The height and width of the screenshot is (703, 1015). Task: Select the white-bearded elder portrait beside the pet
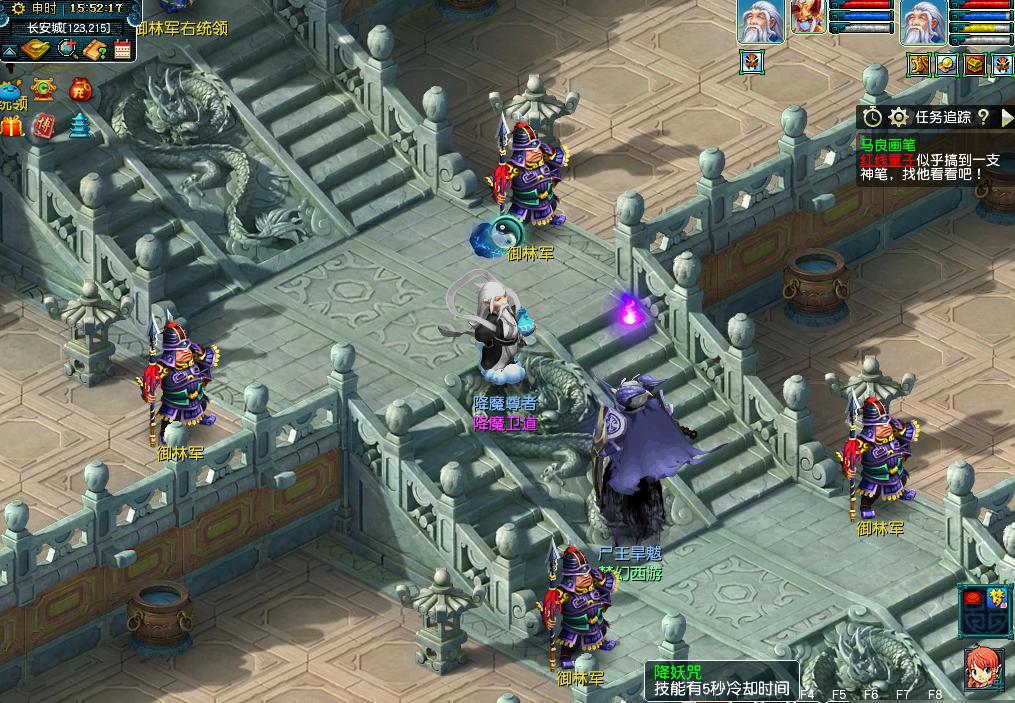click(x=760, y=21)
